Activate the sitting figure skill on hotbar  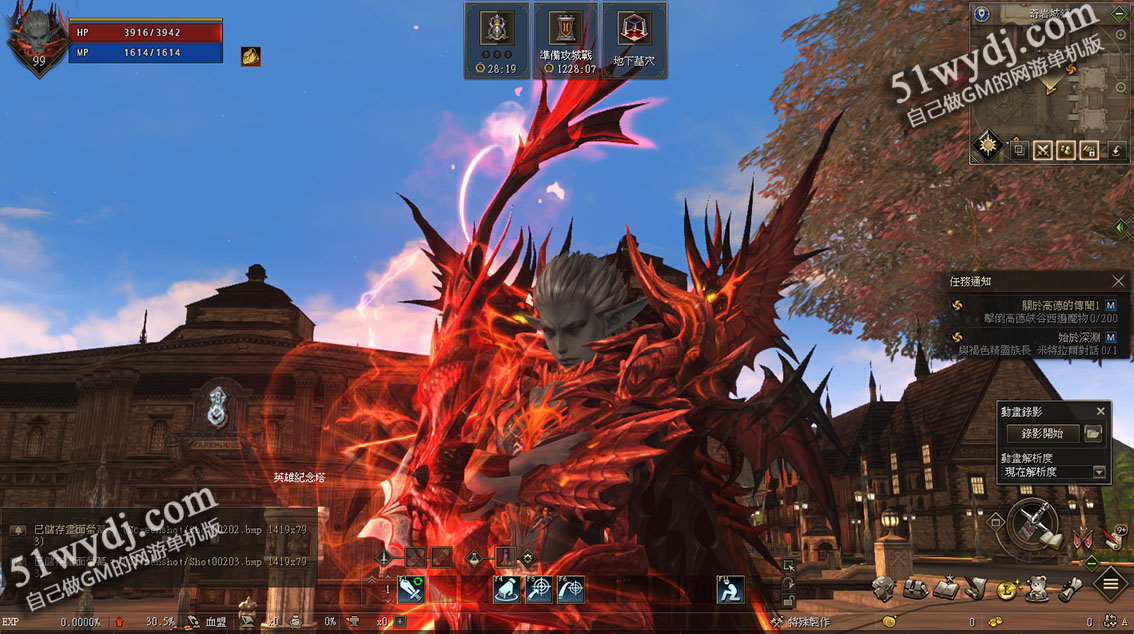tap(730, 590)
